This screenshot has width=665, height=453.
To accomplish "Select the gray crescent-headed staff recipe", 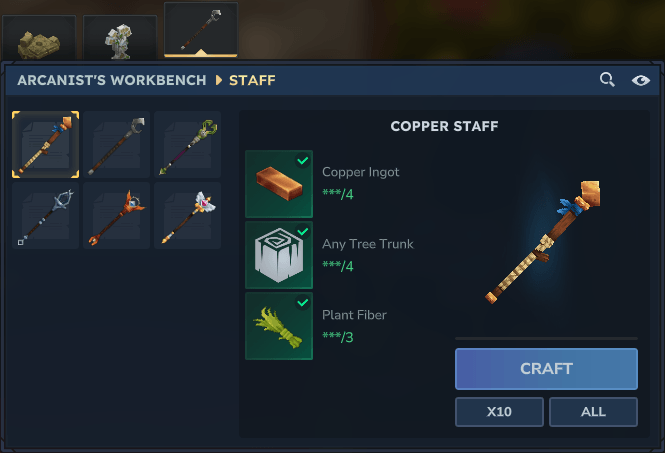I will point(116,144).
